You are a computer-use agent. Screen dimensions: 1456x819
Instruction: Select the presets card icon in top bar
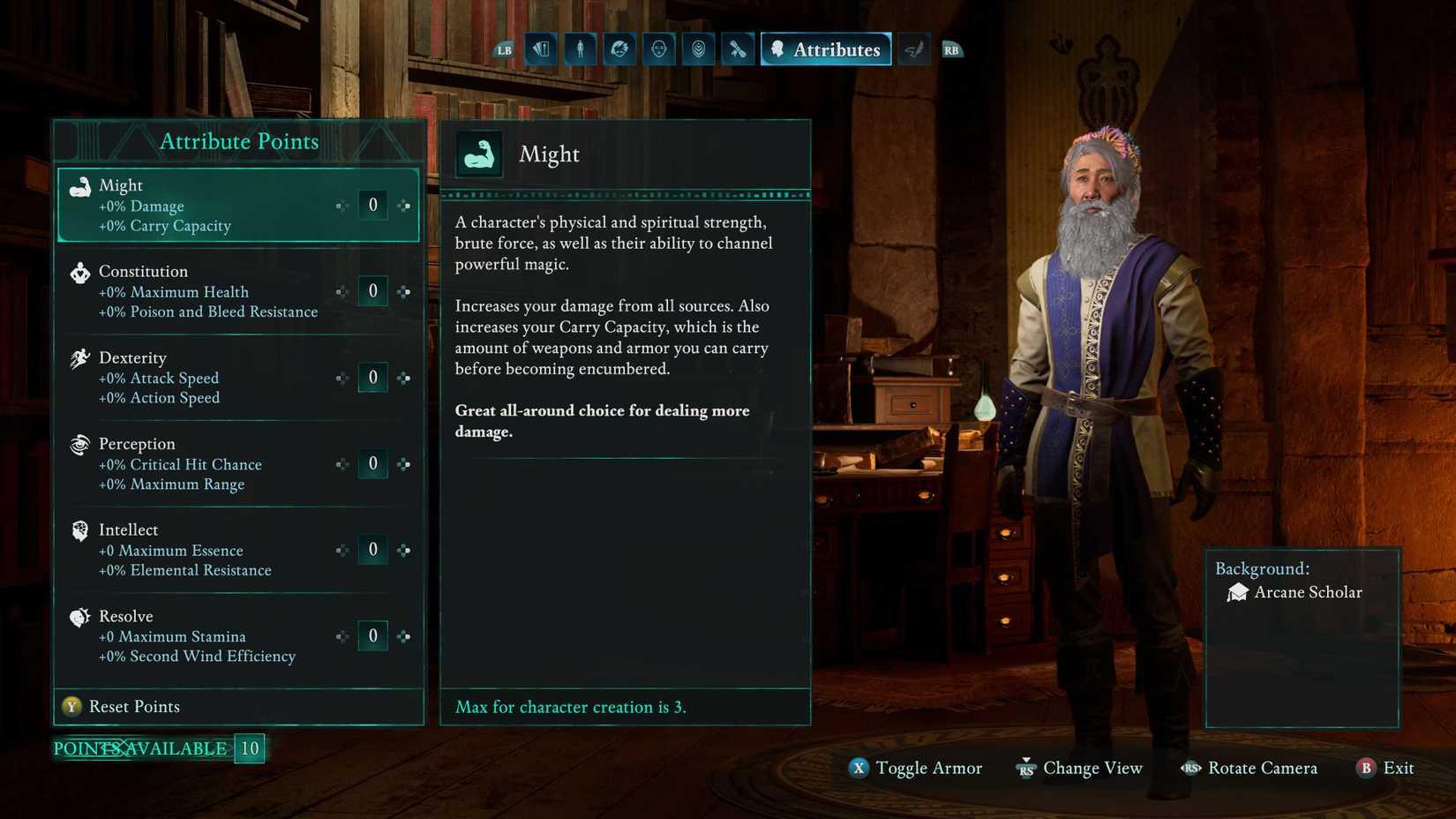541,49
